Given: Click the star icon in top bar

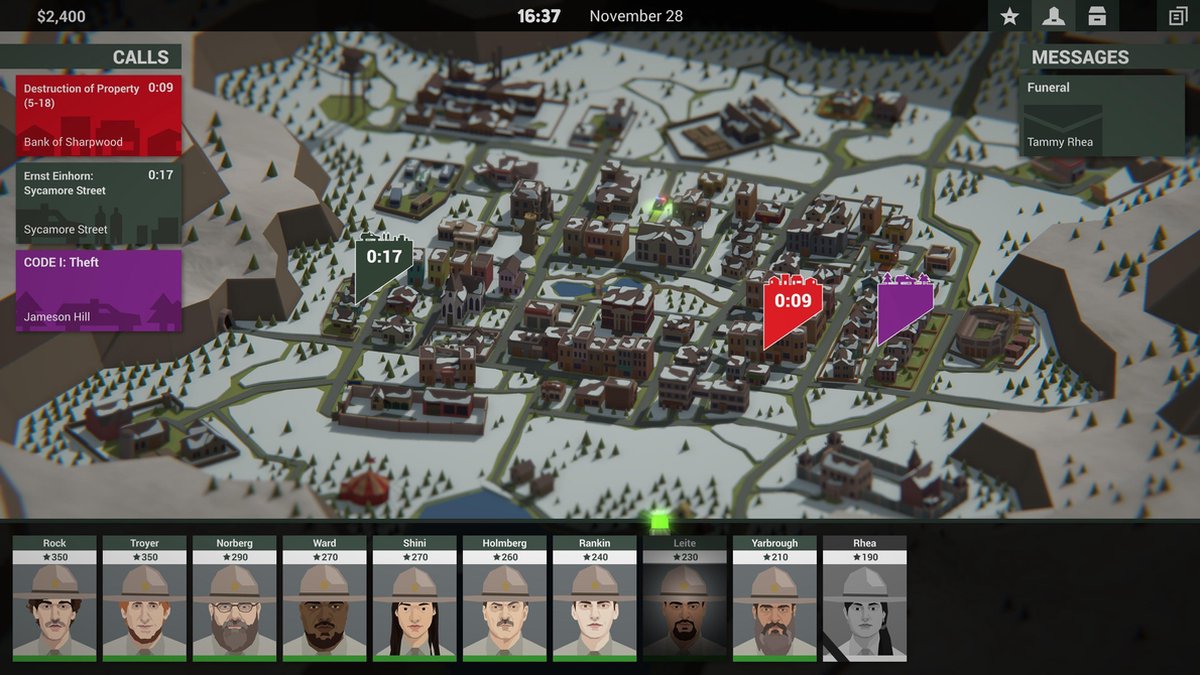Looking at the screenshot, I should tap(1010, 16).
